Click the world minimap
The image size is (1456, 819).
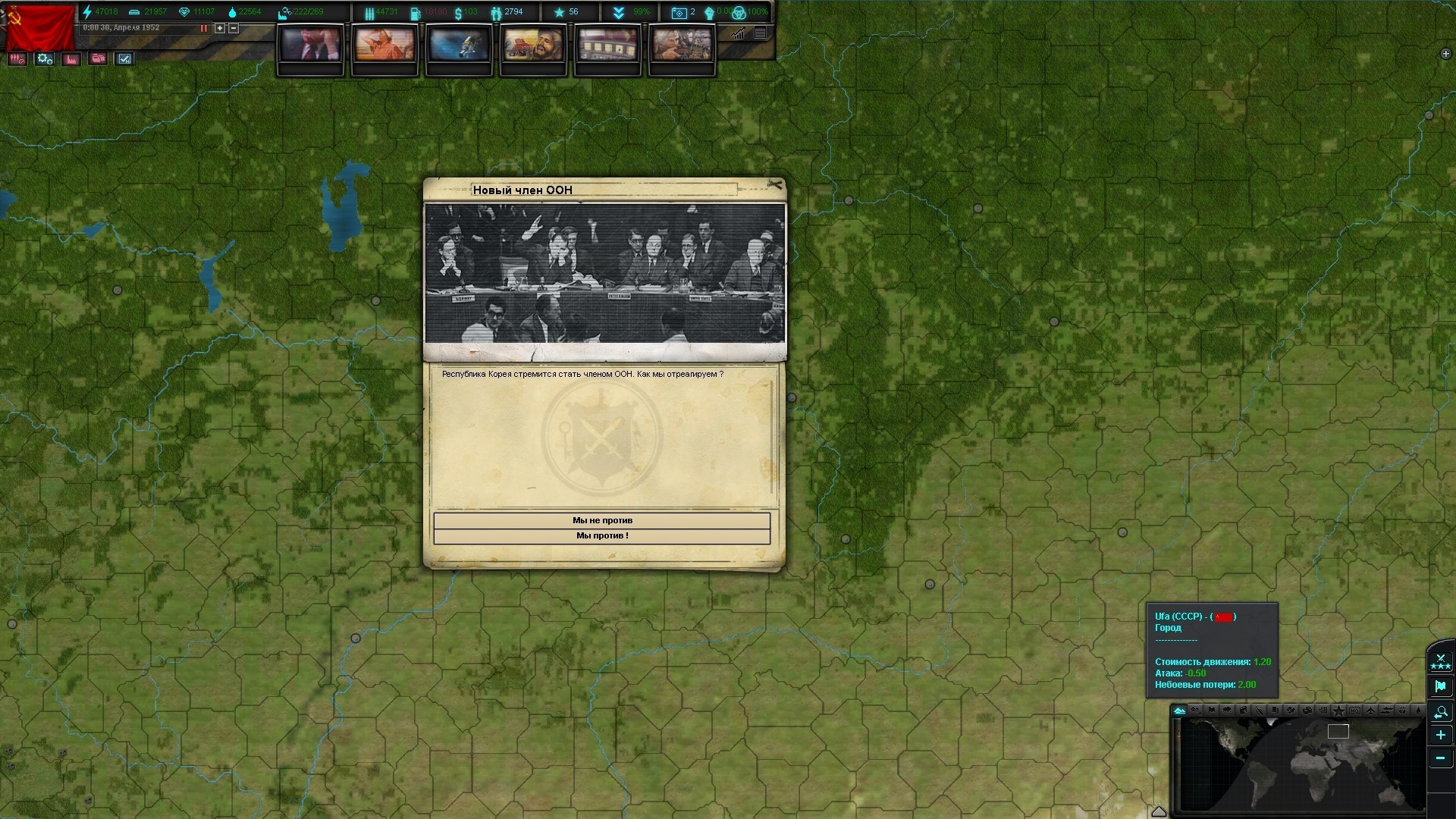(x=1301, y=764)
